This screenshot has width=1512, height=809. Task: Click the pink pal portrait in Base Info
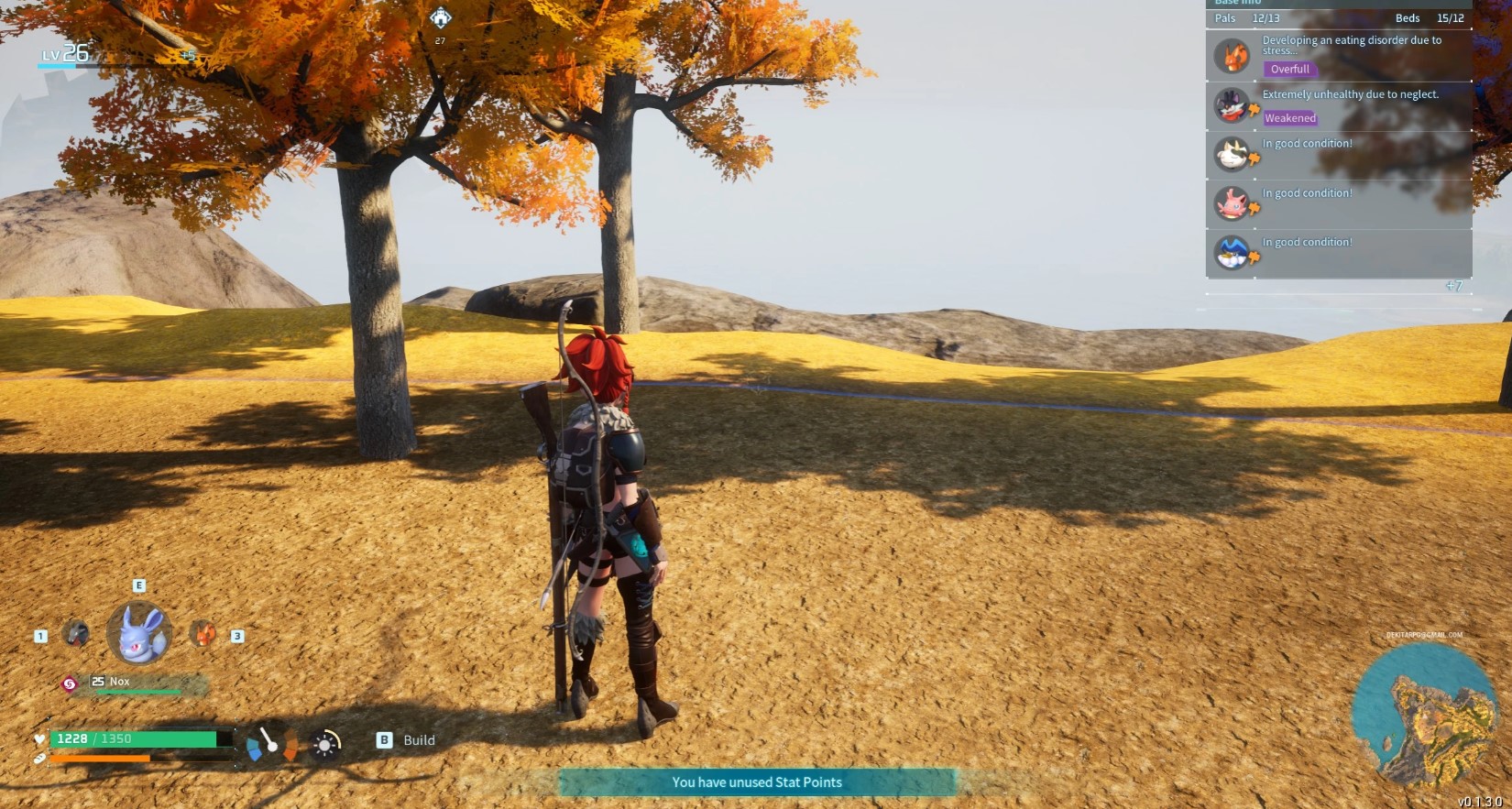click(x=1232, y=203)
